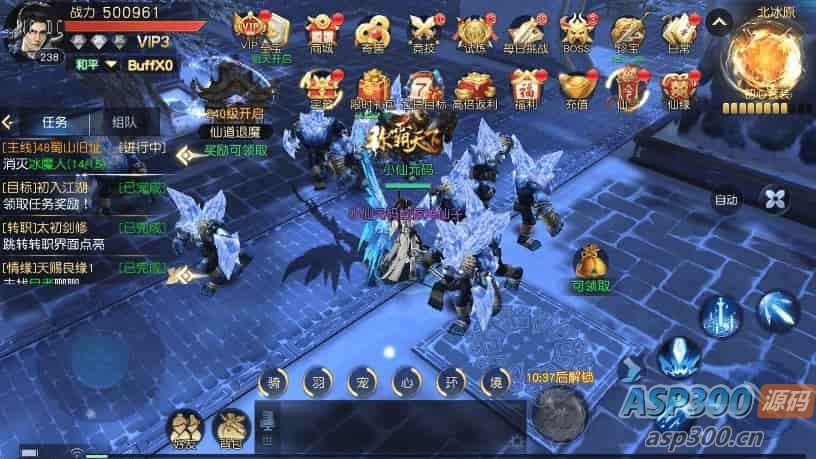Open the 骑 mount button

coord(273,382)
